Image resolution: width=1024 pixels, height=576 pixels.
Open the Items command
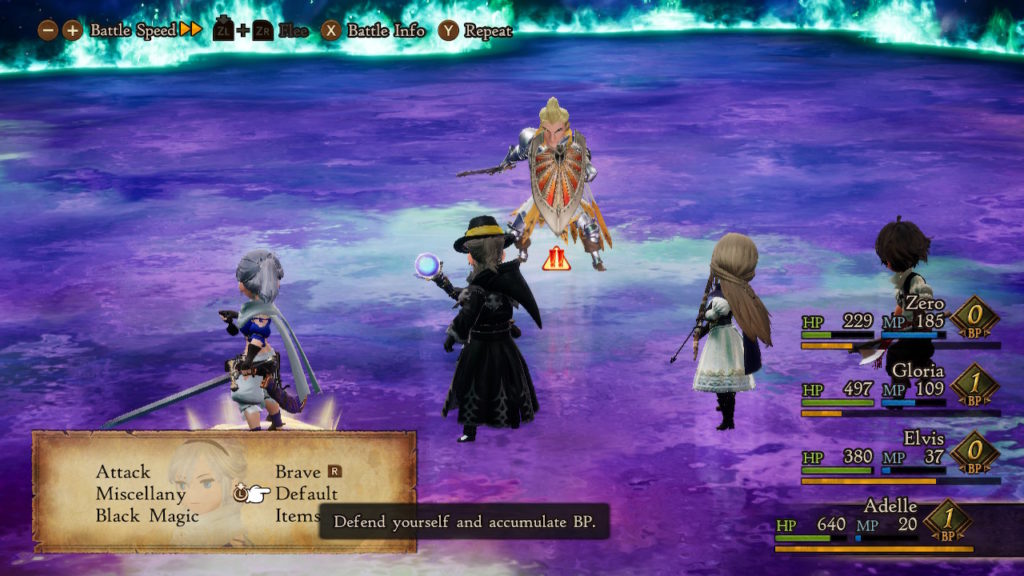(x=297, y=516)
